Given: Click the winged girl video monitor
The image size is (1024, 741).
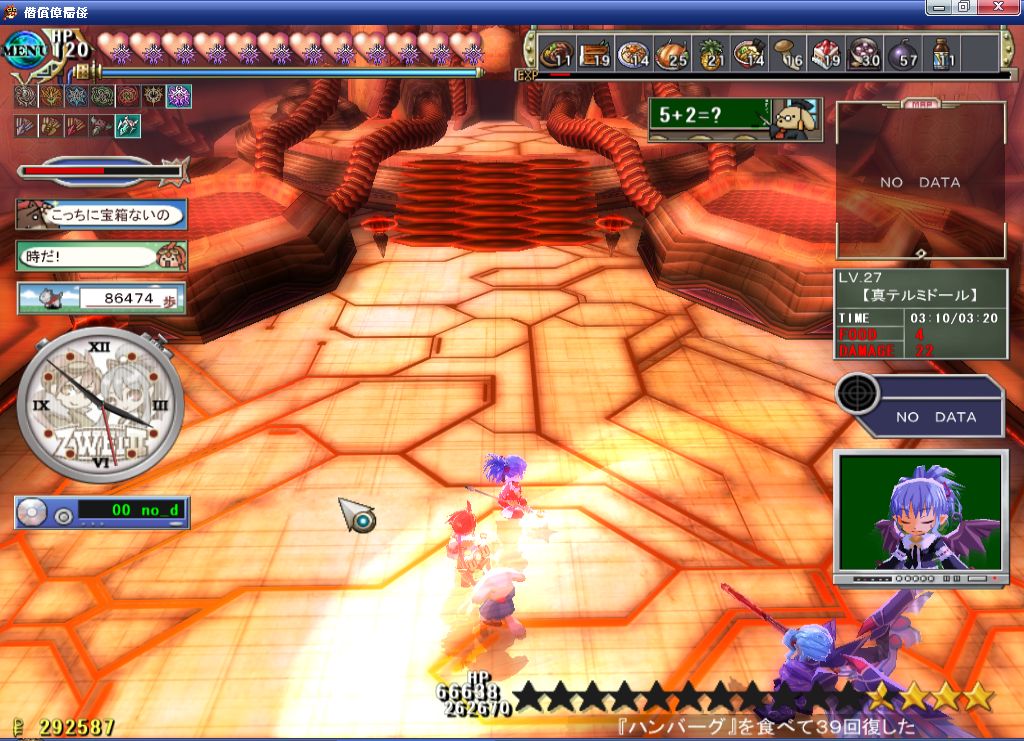Looking at the screenshot, I should (920, 513).
